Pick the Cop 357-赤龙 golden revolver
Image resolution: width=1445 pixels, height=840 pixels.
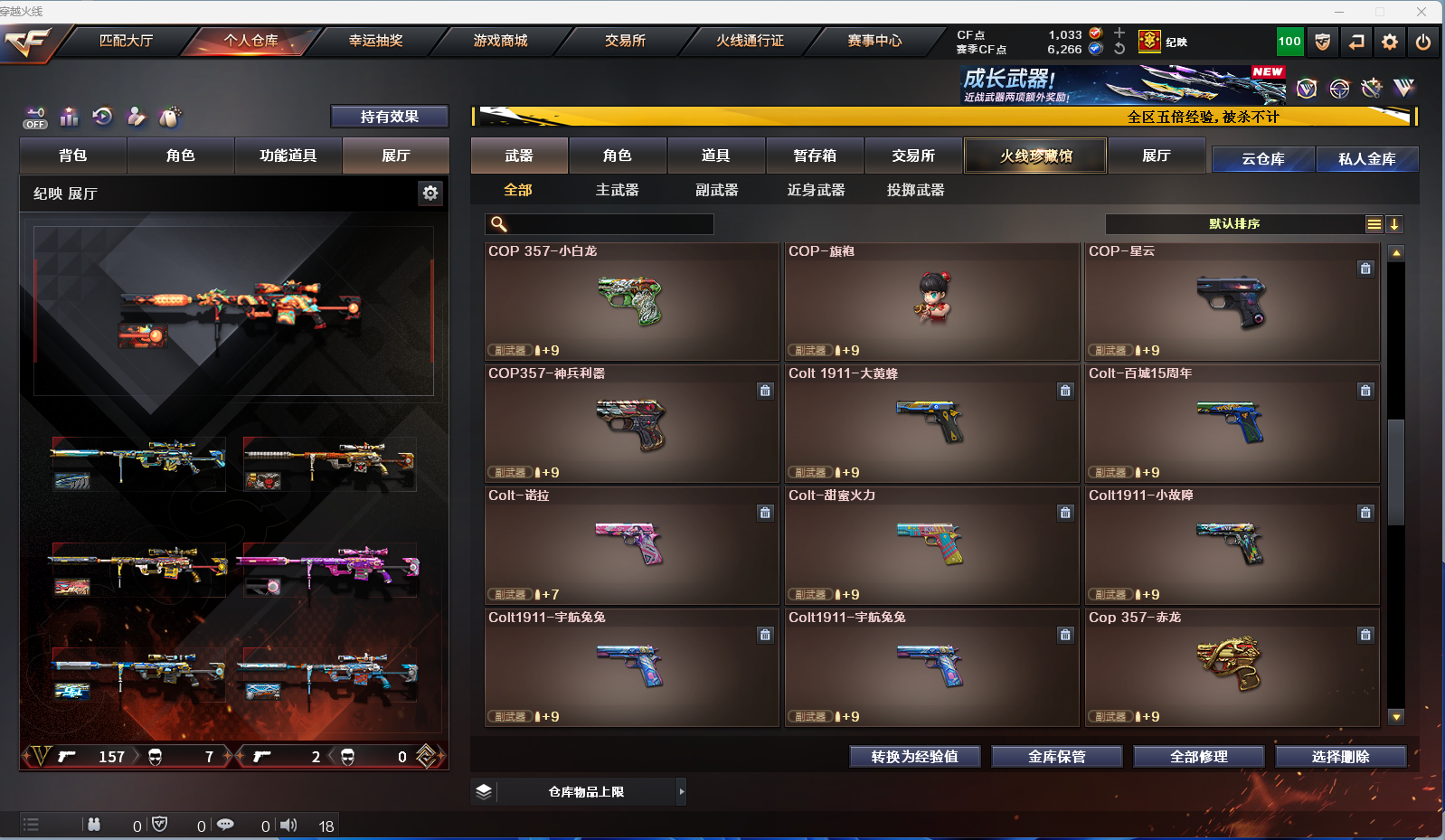pos(1232,667)
